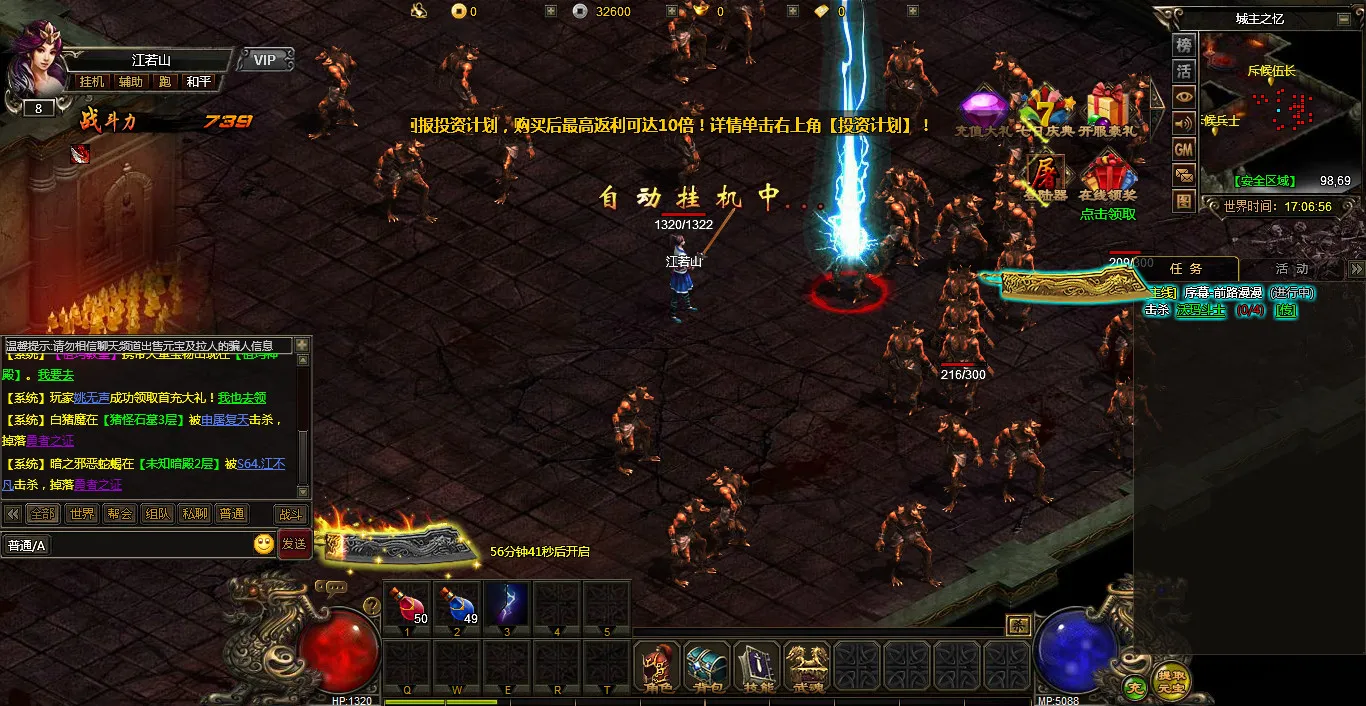This screenshot has height=706, width=1366.
Task: Click the 和平 attack mode button
Action: pos(198,82)
